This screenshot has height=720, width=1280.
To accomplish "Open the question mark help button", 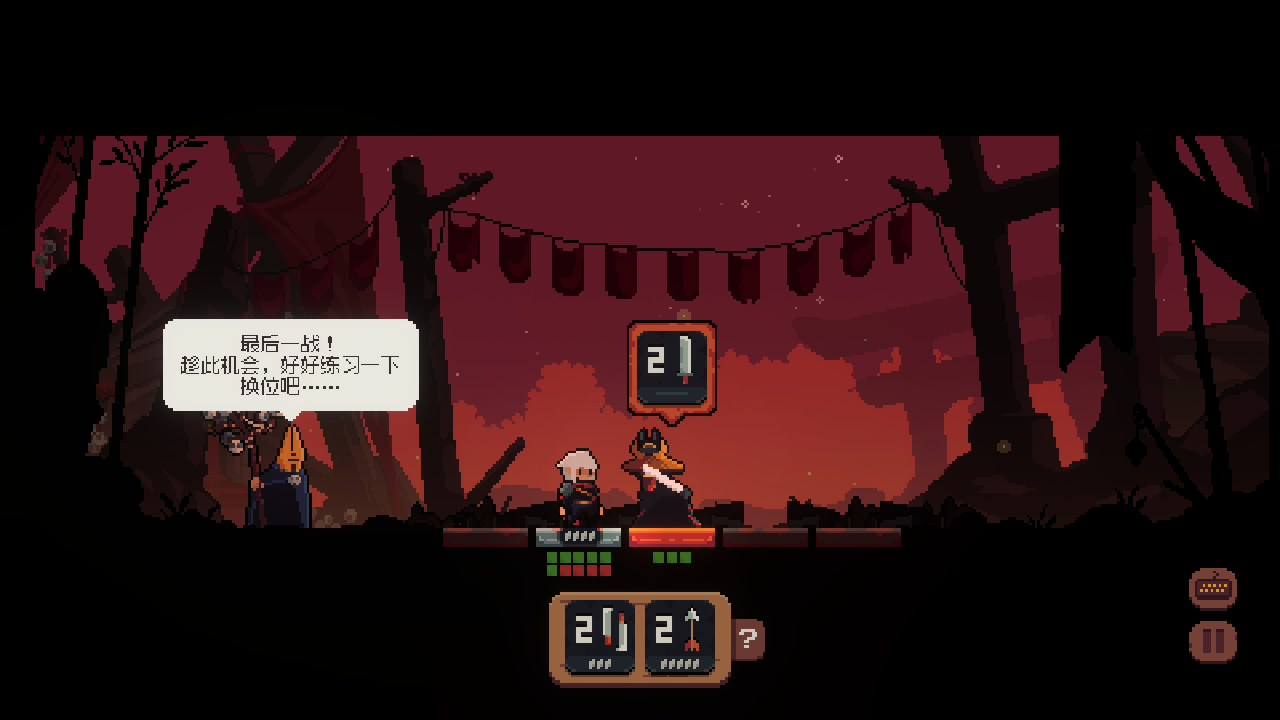I will point(749,638).
